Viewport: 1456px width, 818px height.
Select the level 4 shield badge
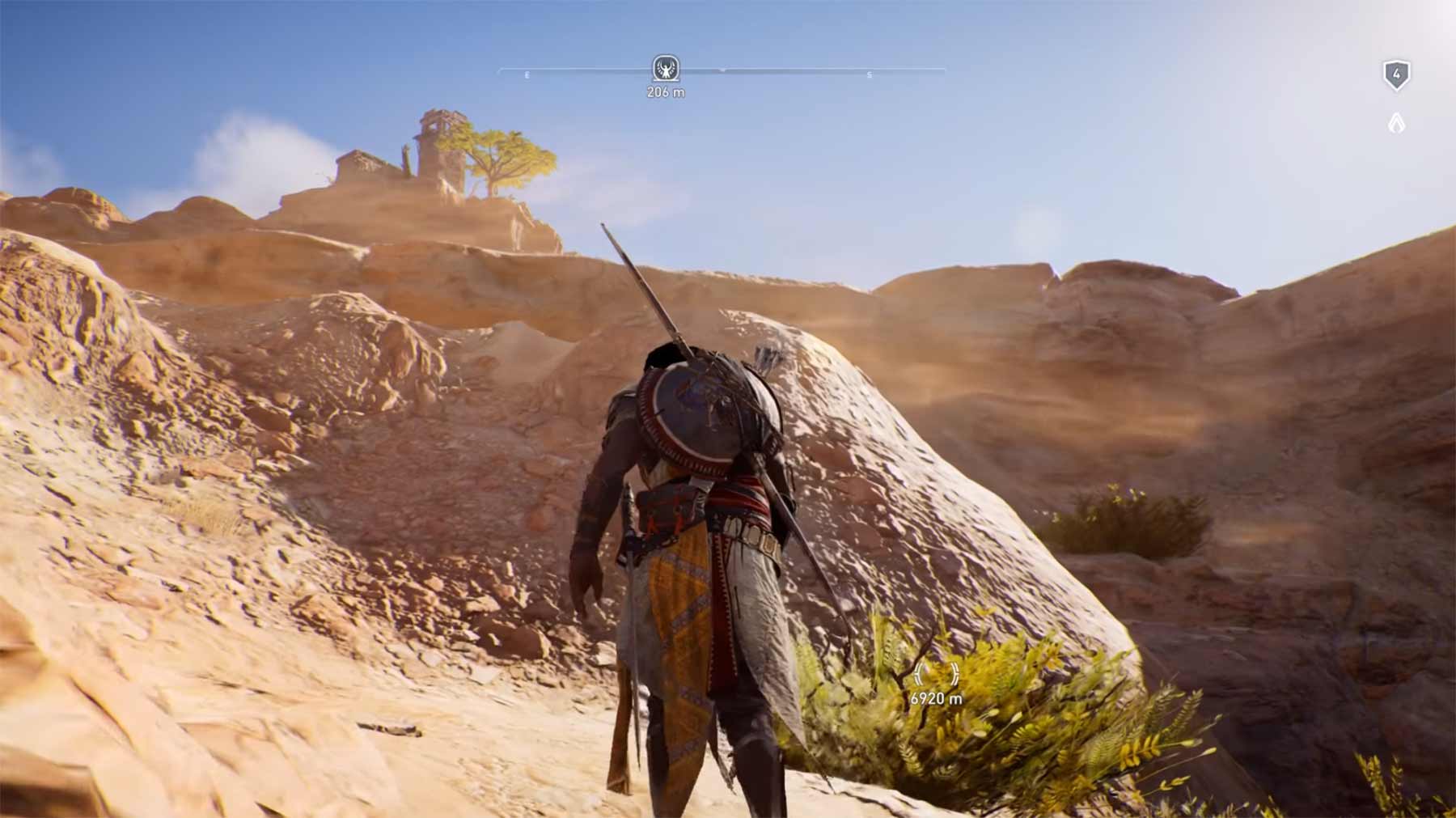[x=1395, y=75]
